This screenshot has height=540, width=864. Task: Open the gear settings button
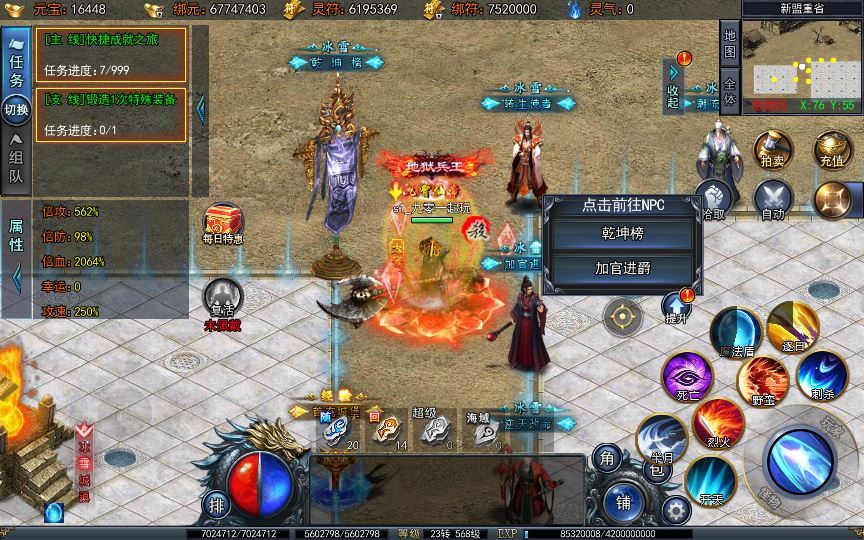pos(677,510)
